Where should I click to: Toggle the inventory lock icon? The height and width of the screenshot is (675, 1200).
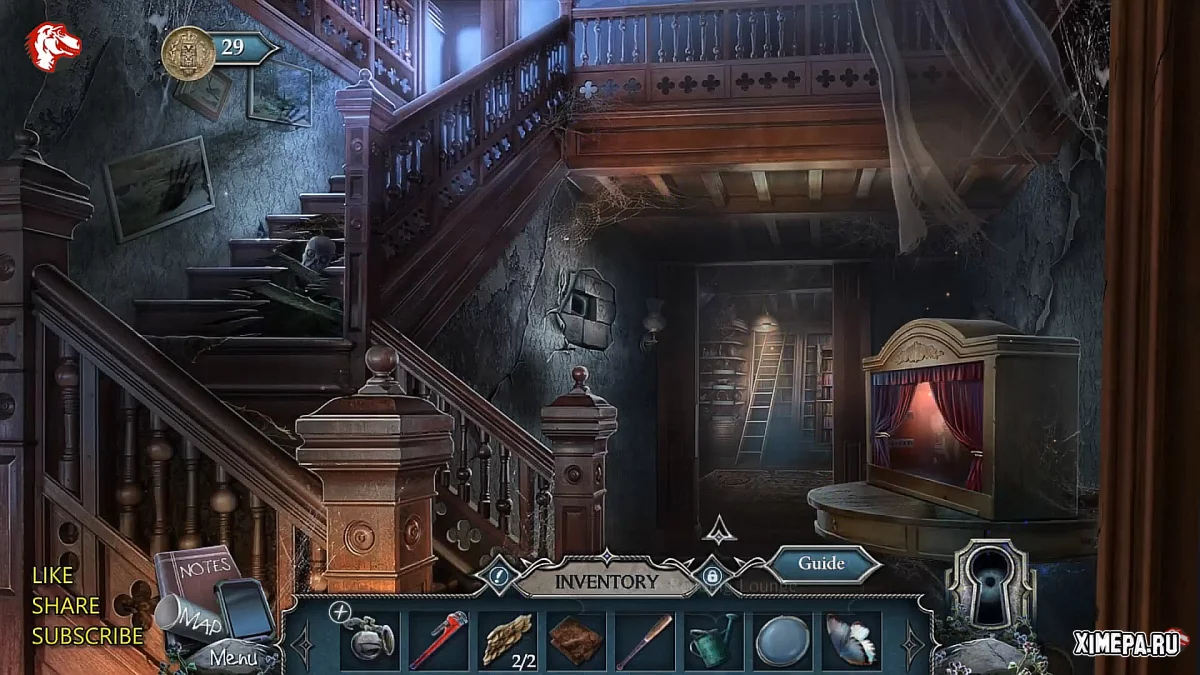pyautogui.click(x=712, y=576)
